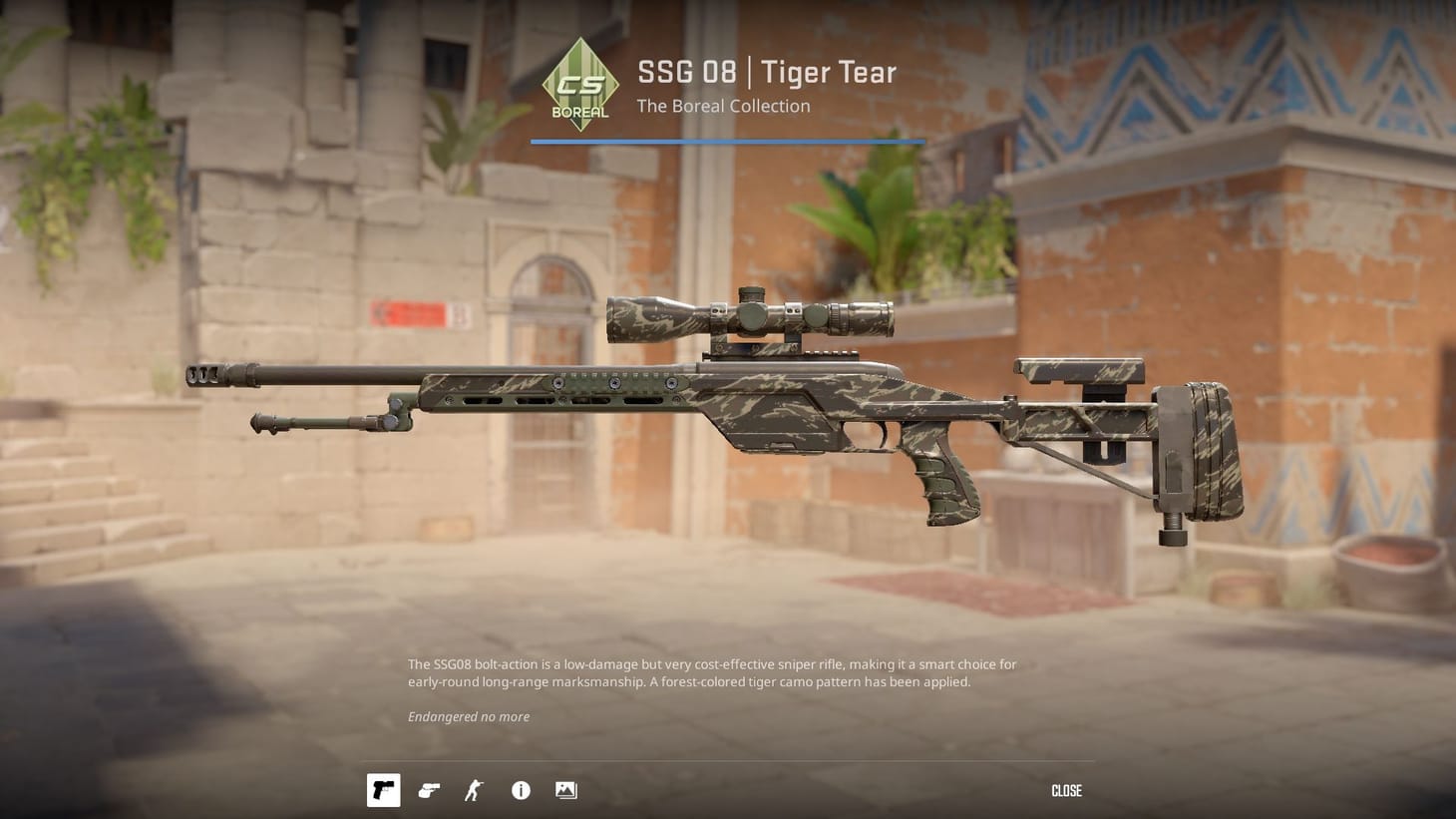The height and width of the screenshot is (819, 1456).
Task: Open the background picture icon
Action: pyautogui.click(x=565, y=789)
